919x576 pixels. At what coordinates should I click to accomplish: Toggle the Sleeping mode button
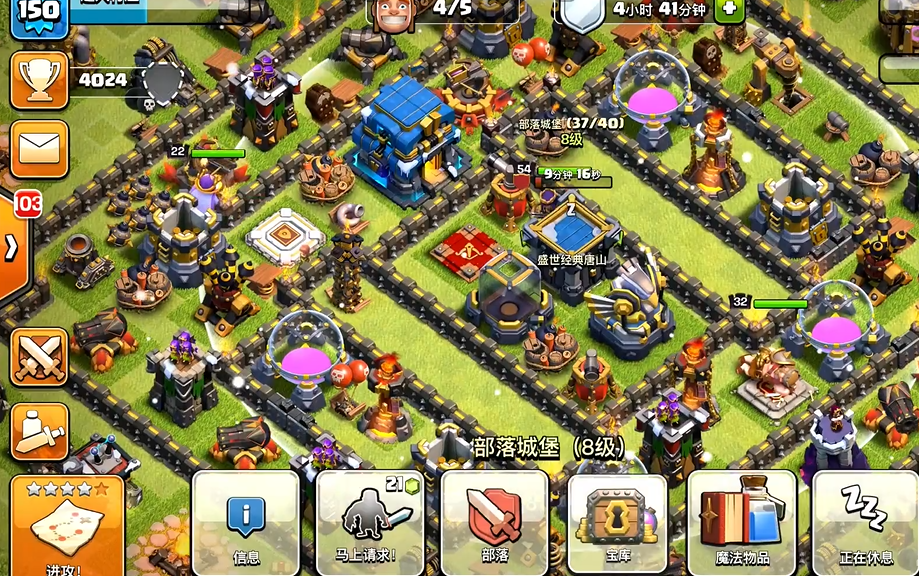pos(864,522)
